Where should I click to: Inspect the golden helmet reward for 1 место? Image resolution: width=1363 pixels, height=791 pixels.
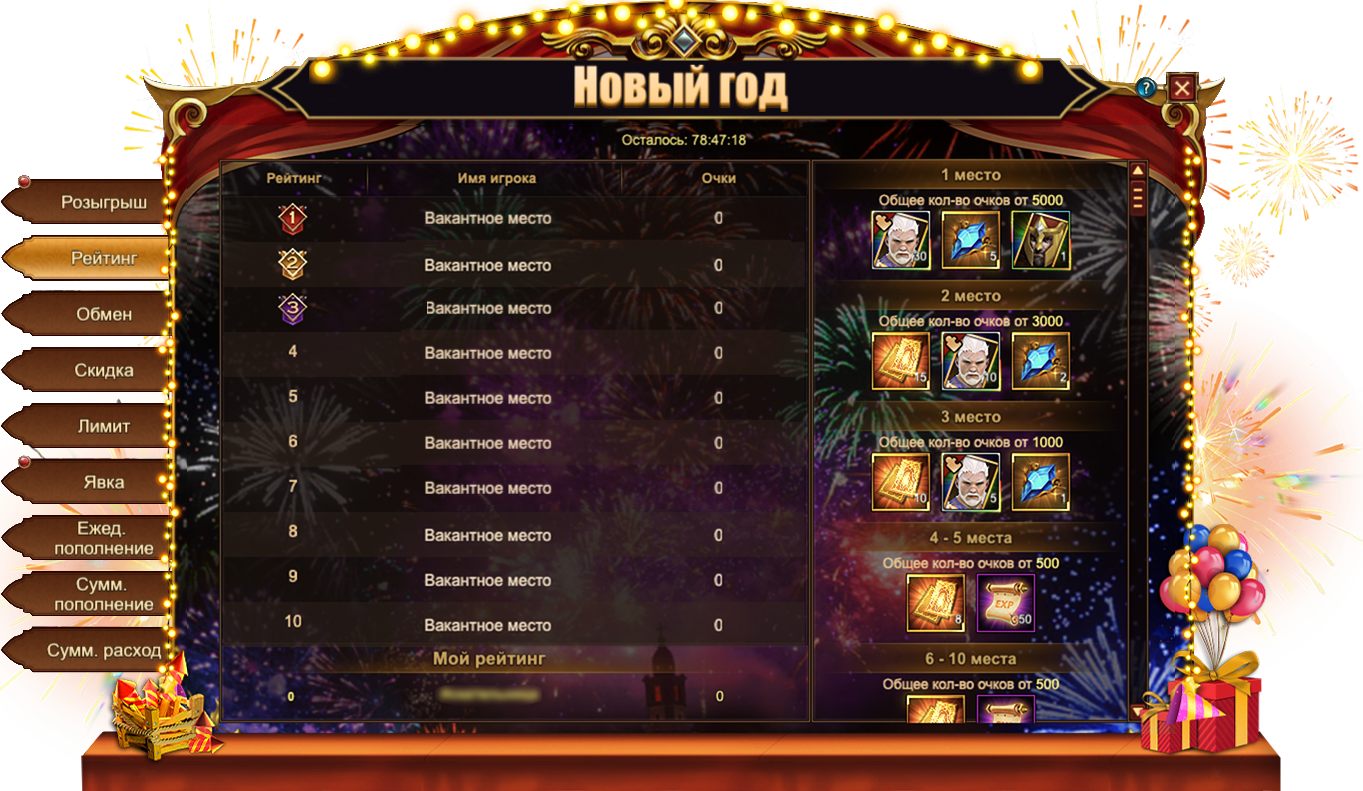click(x=1040, y=240)
